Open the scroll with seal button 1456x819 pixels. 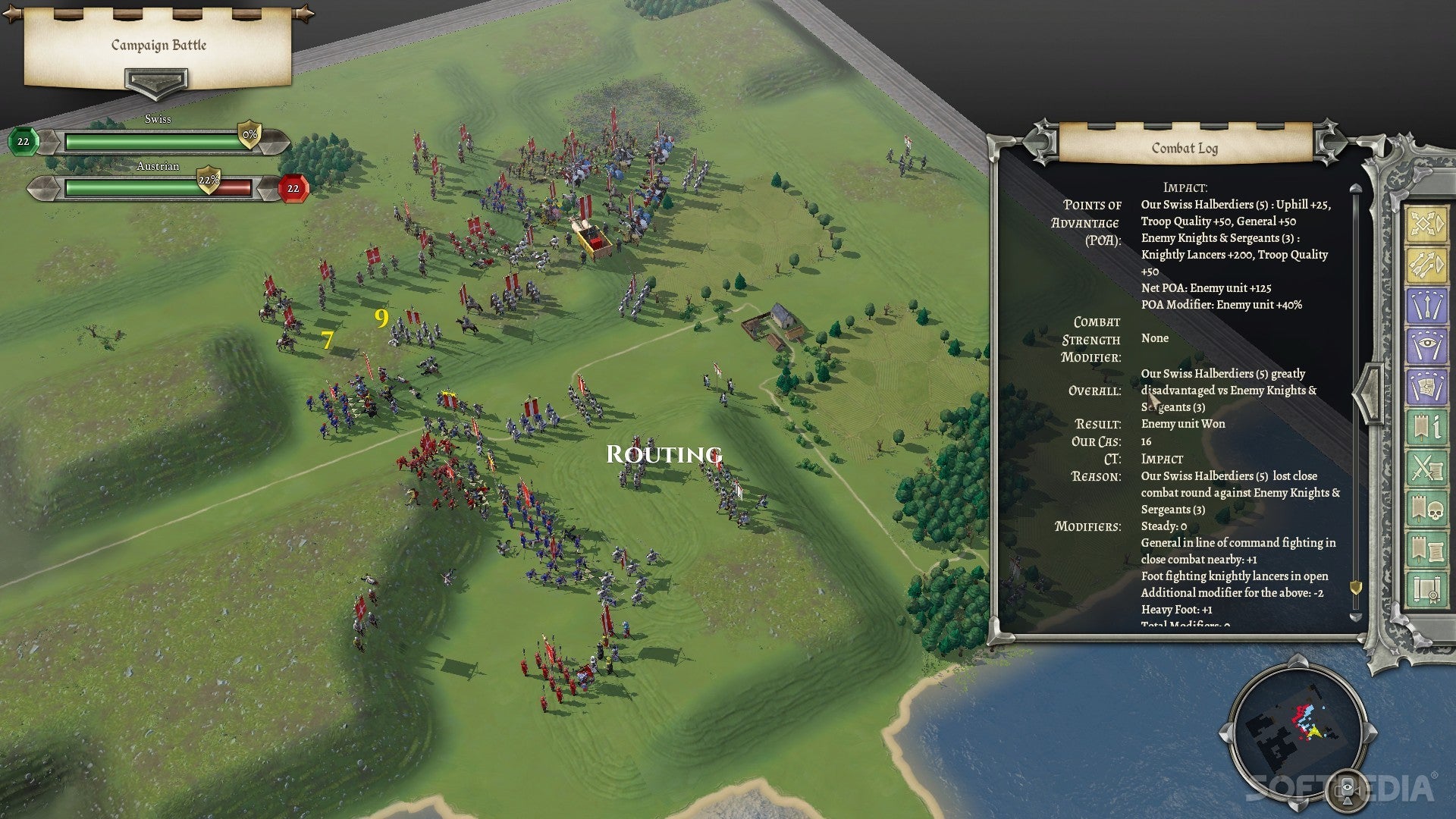[x=1426, y=590]
